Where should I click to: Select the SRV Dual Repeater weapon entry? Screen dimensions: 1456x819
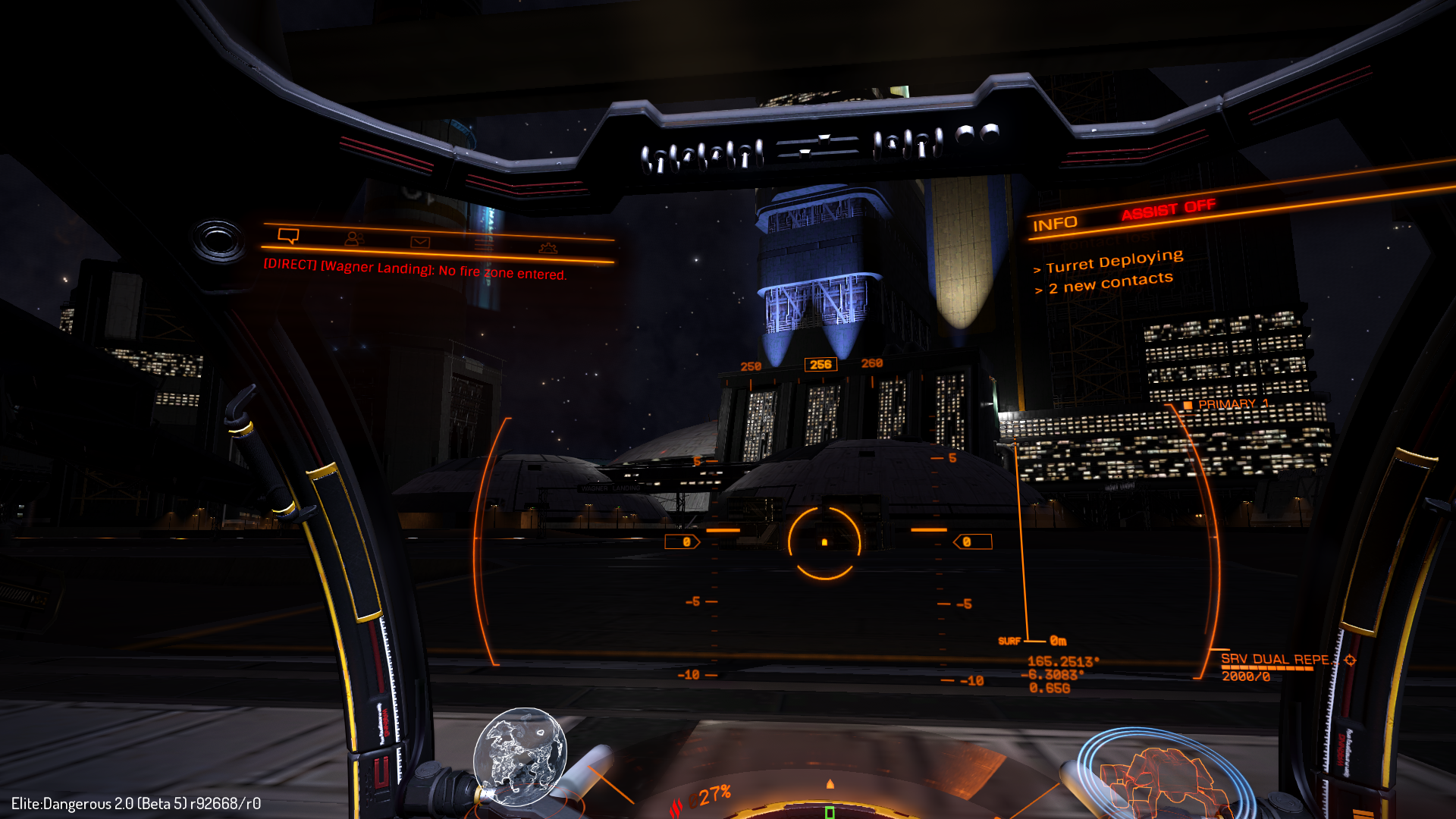click(1275, 660)
